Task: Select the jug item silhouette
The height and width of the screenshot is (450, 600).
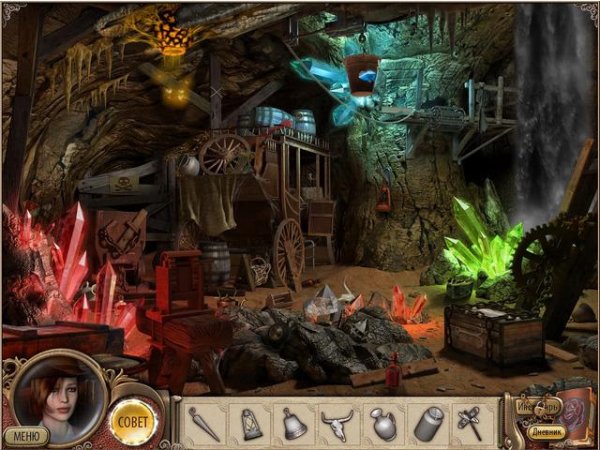Action: tap(383, 423)
